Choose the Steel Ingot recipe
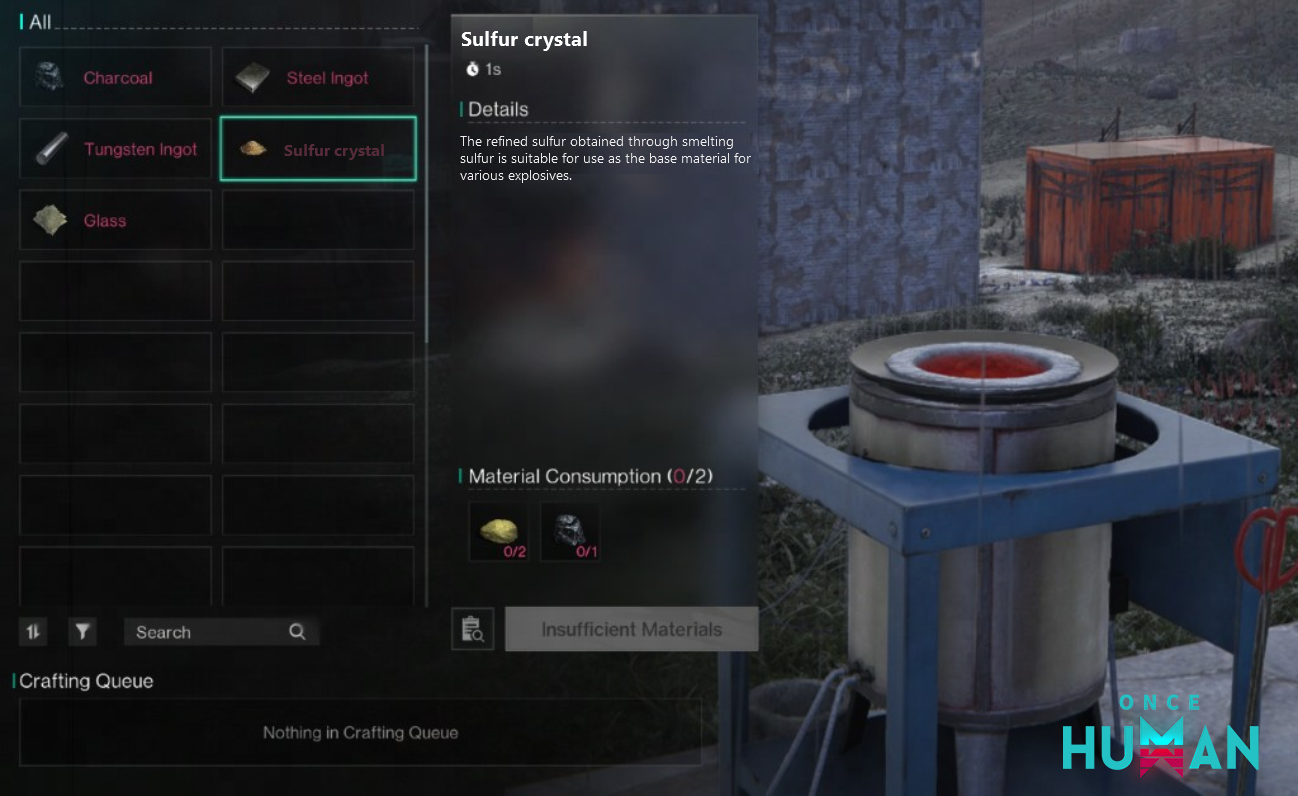 tap(318, 78)
